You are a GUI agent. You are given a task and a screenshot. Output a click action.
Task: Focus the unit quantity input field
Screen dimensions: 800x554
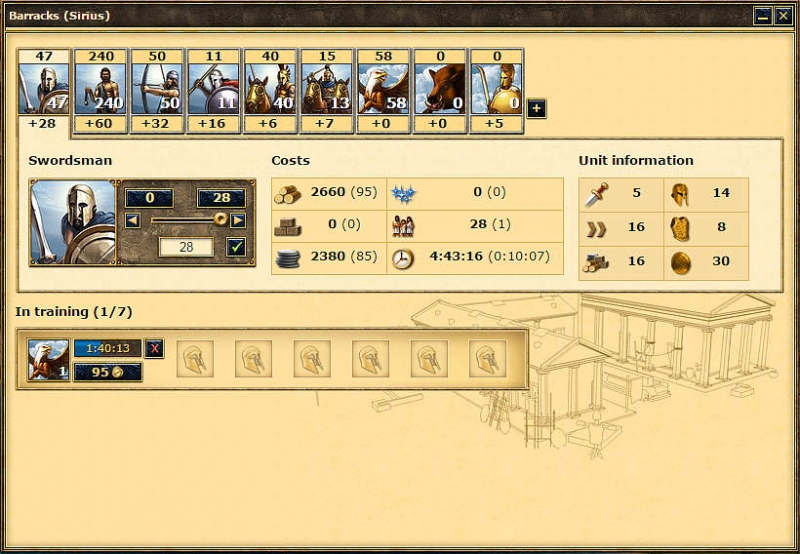(x=186, y=246)
